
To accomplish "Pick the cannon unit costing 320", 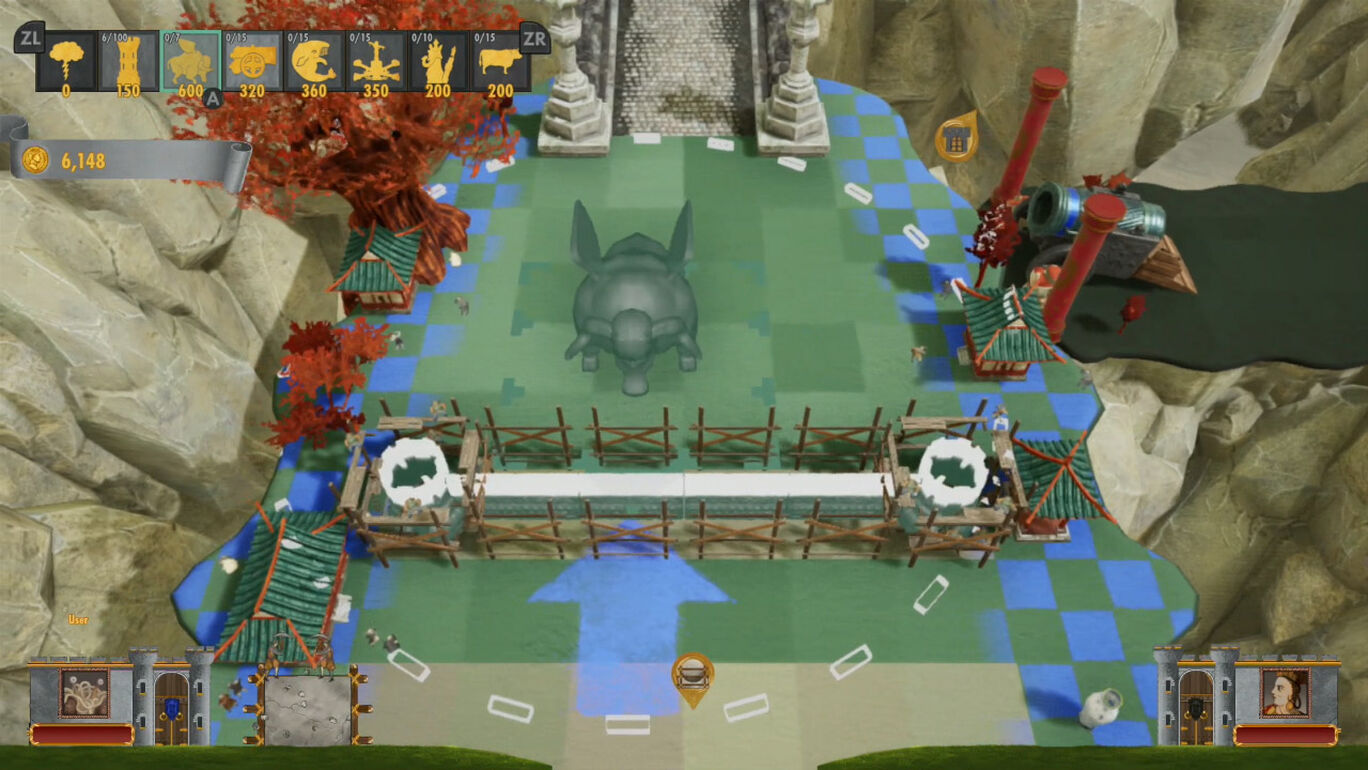I will click(252, 62).
